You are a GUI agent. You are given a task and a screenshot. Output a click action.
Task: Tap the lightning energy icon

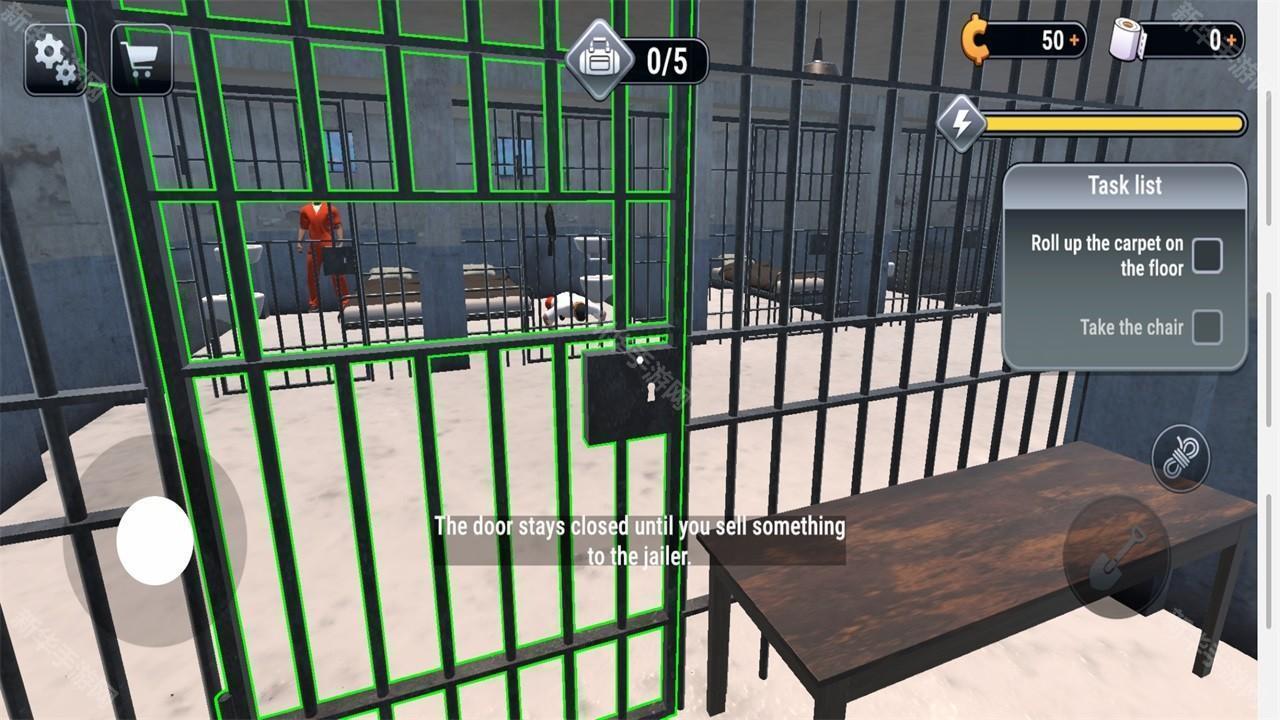click(963, 125)
